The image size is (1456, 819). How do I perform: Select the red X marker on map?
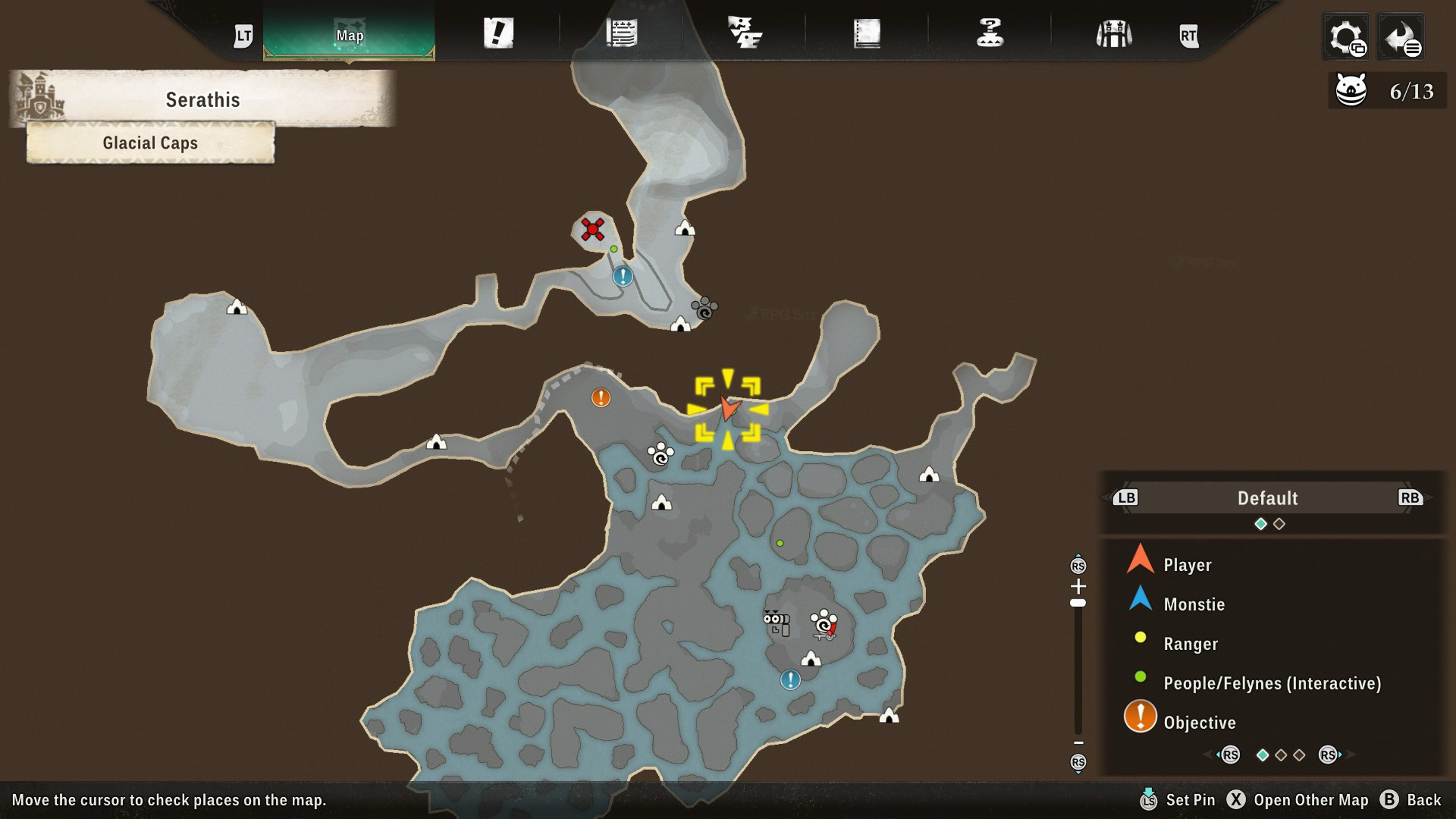593,229
